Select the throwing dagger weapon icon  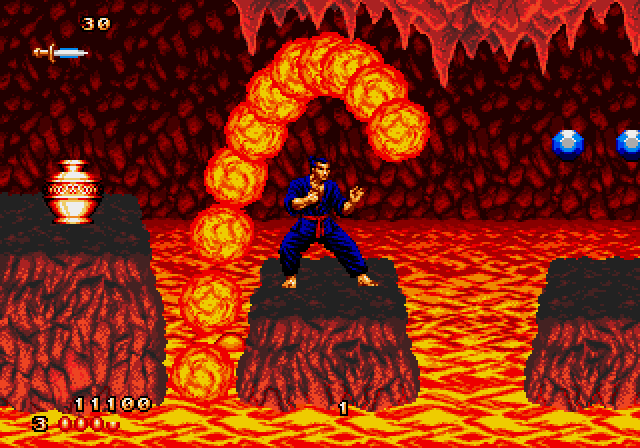60,52
